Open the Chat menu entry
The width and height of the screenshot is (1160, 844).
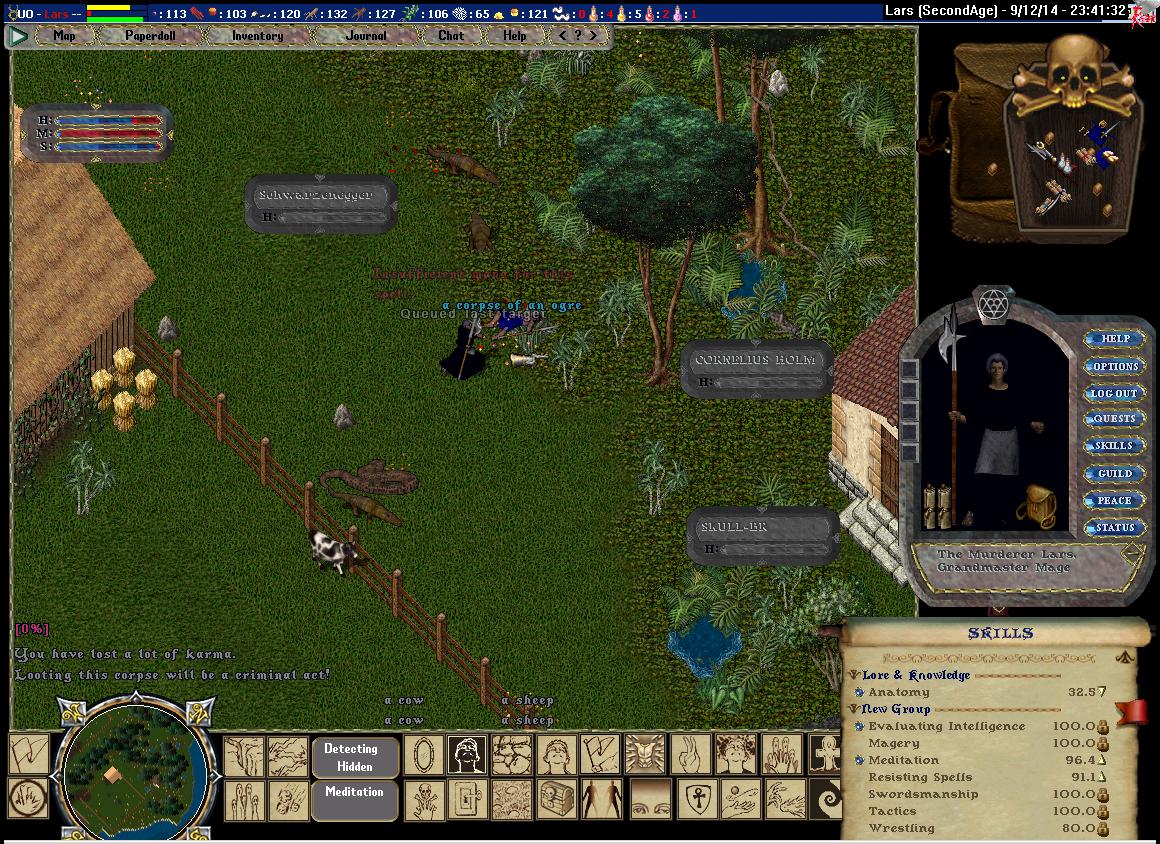(x=451, y=36)
